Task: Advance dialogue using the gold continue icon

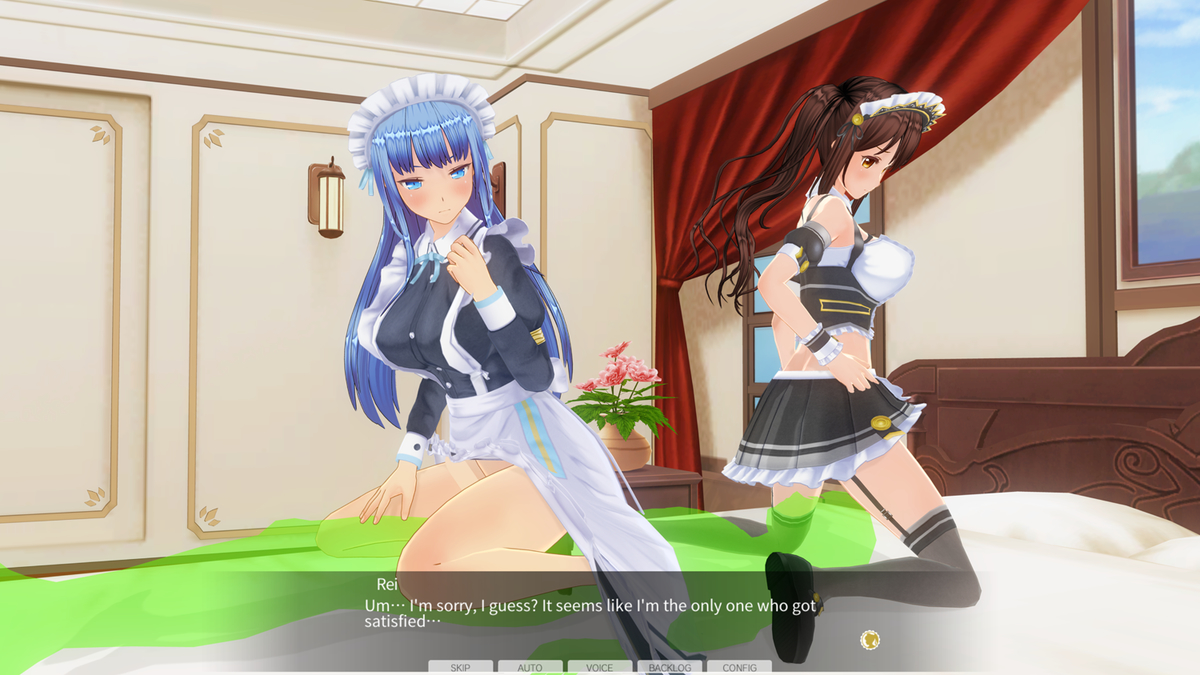Action: [870, 639]
